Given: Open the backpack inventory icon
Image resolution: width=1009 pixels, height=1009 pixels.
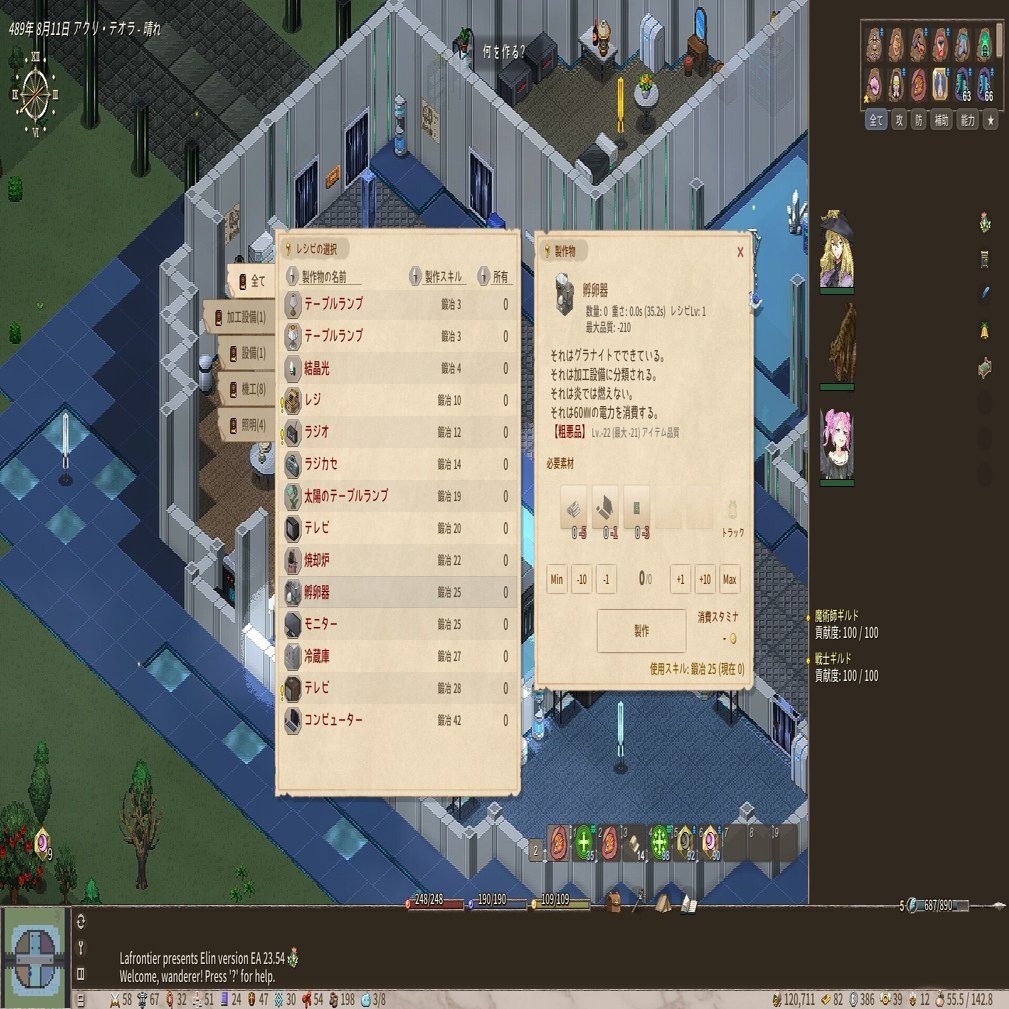Looking at the screenshot, I should click(612, 903).
